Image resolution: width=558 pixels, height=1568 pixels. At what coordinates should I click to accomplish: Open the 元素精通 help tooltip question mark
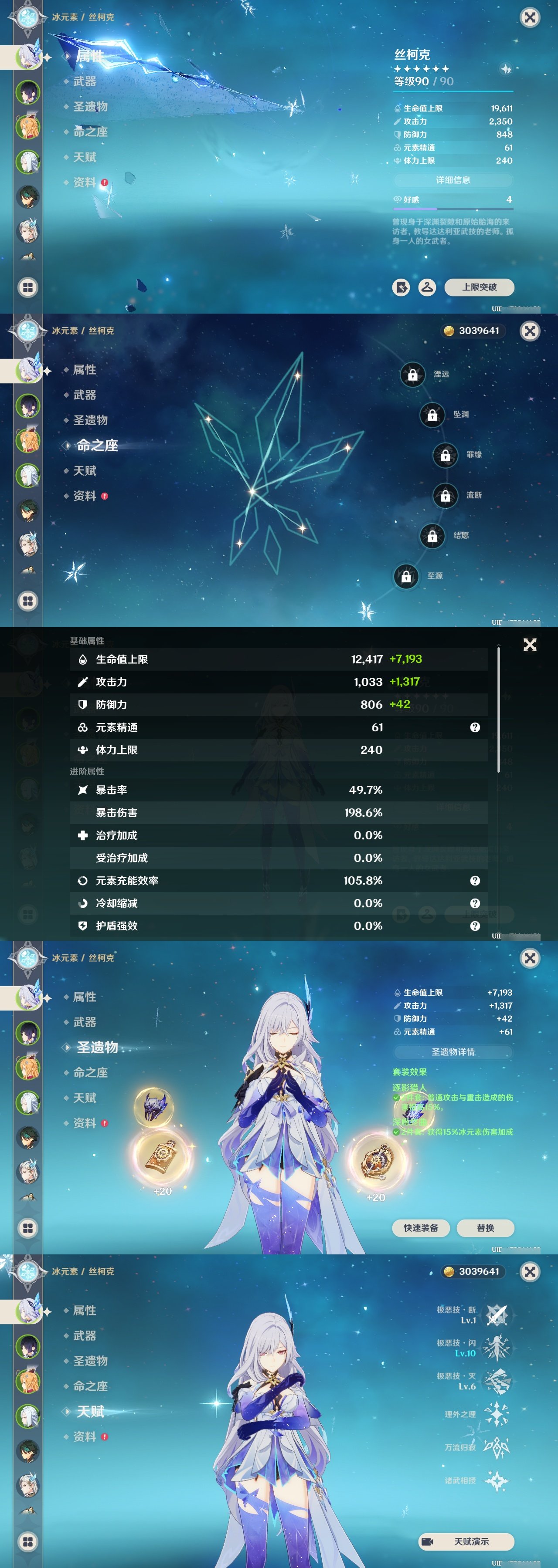(x=475, y=727)
